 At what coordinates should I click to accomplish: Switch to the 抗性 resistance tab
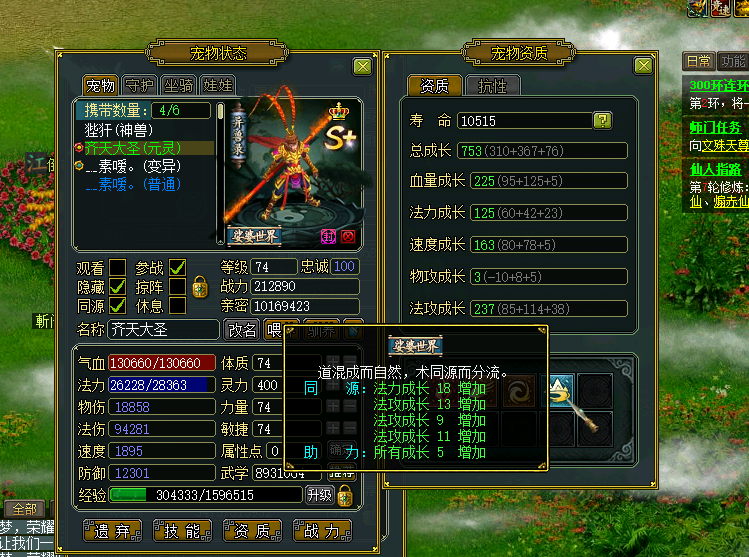tap(493, 86)
